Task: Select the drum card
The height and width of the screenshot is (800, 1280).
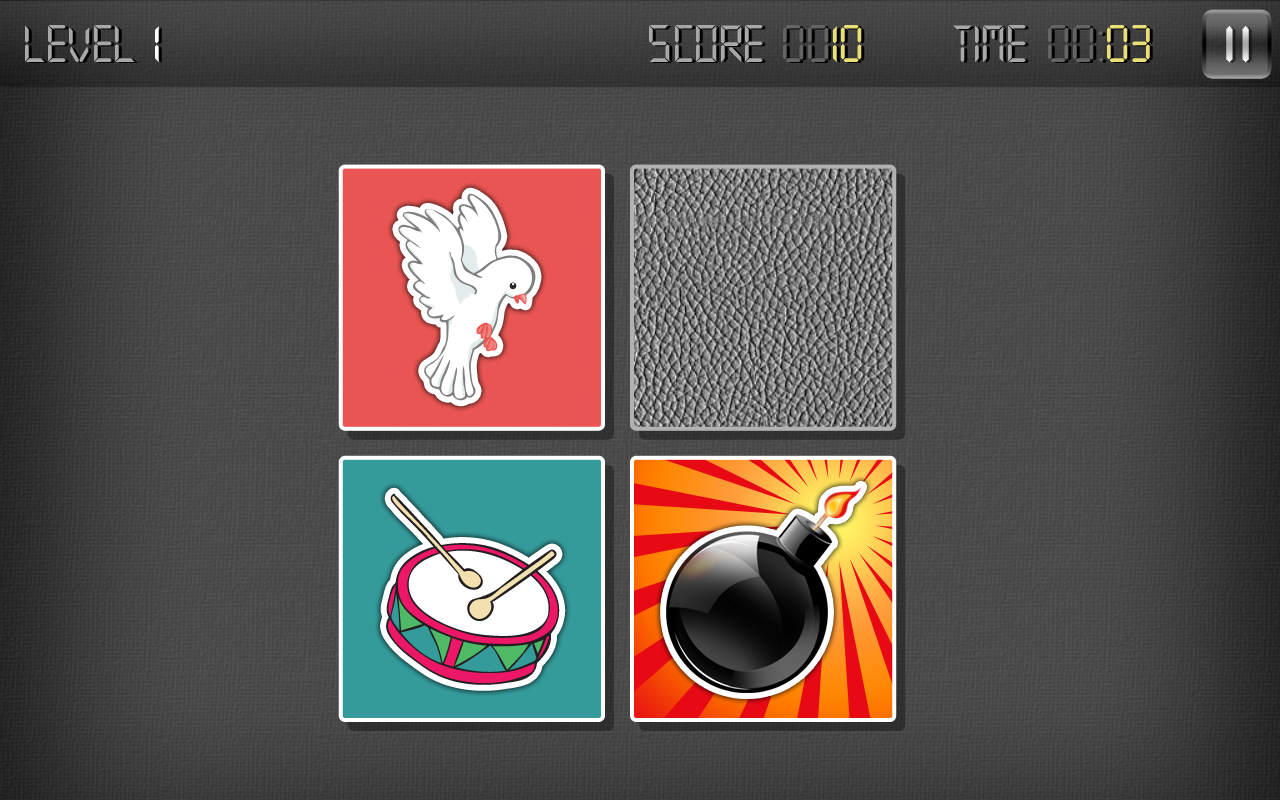Action: tap(471, 589)
